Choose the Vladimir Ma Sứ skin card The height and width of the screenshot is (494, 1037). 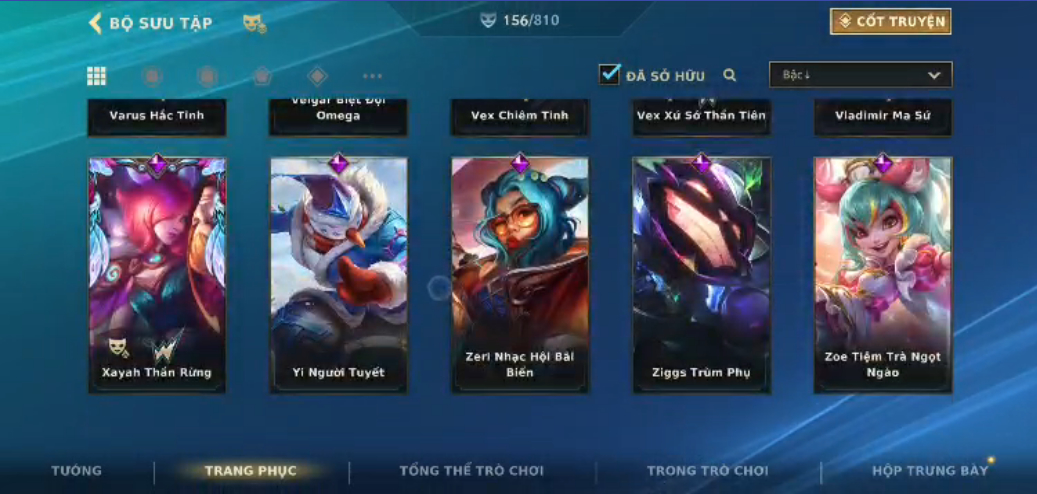click(x=883, y=116)
